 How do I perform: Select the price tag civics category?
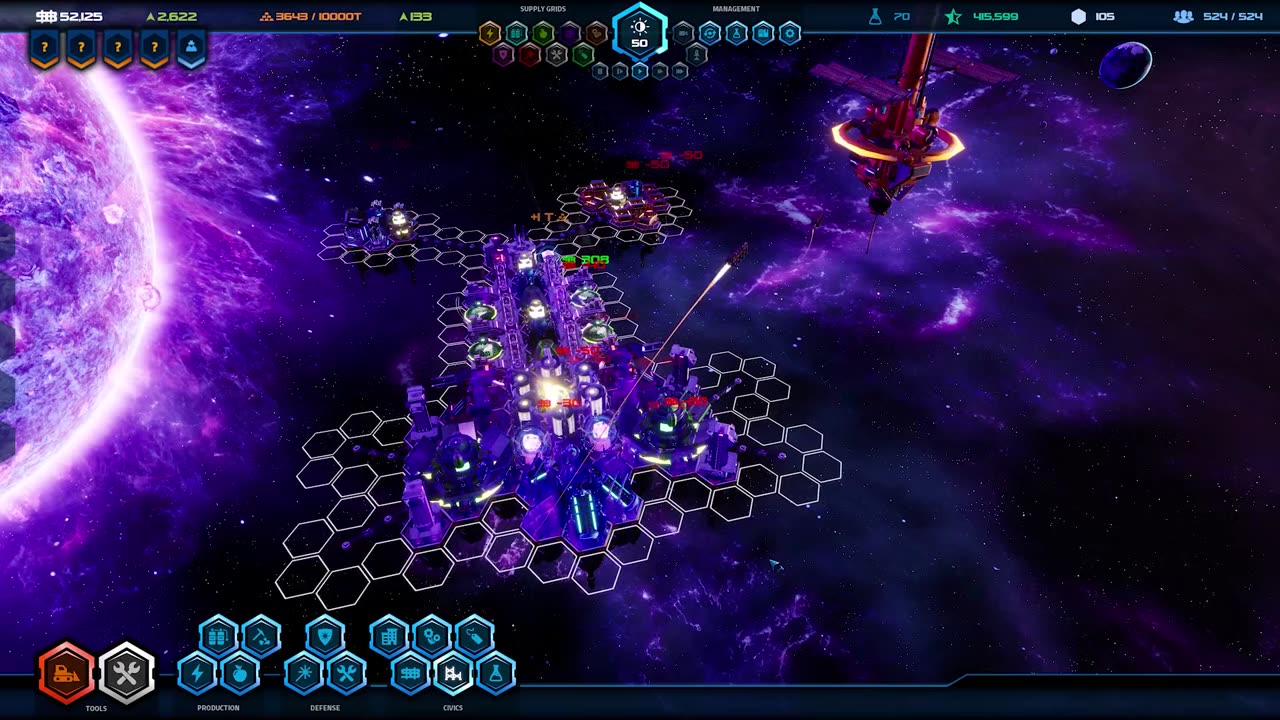(475, 635)
